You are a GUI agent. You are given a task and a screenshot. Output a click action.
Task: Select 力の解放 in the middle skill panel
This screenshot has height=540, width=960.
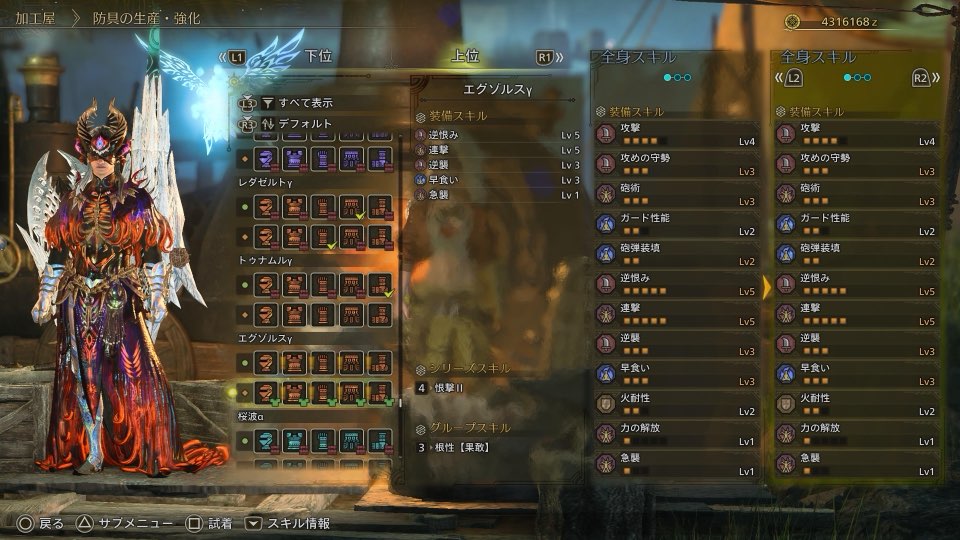[677, 434]
